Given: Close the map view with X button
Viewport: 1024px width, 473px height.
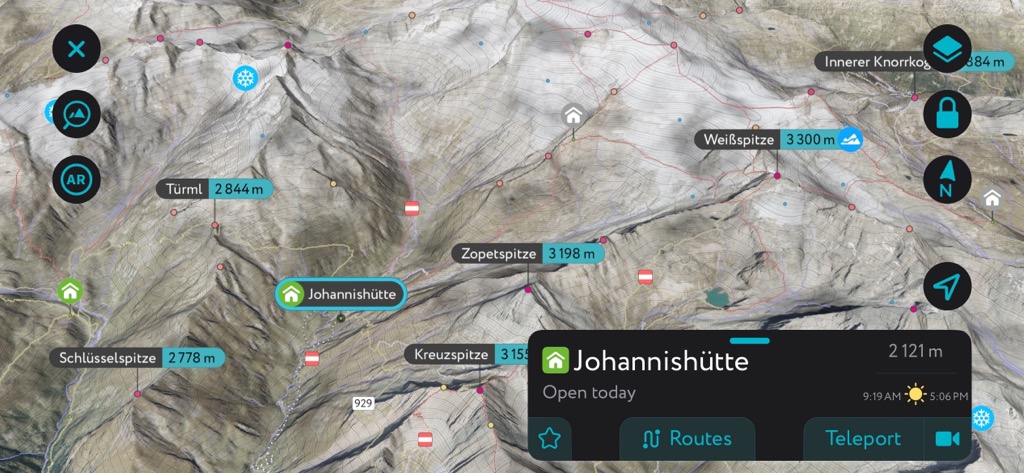Looking at the screenshot, I should (77, 48).
